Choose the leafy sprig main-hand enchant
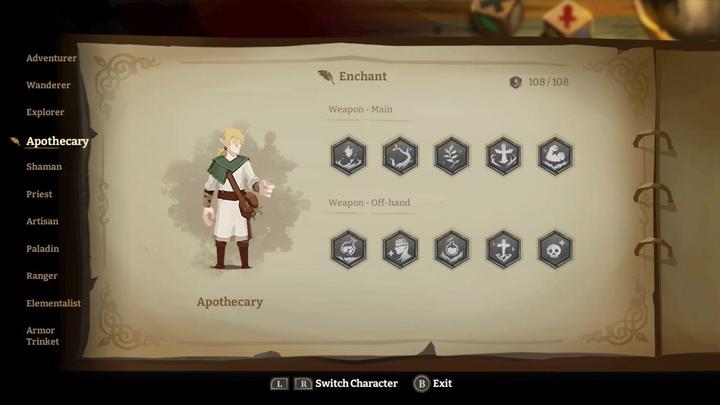The height and width of the screenshot is (405, 720). [x=451, y=156]
